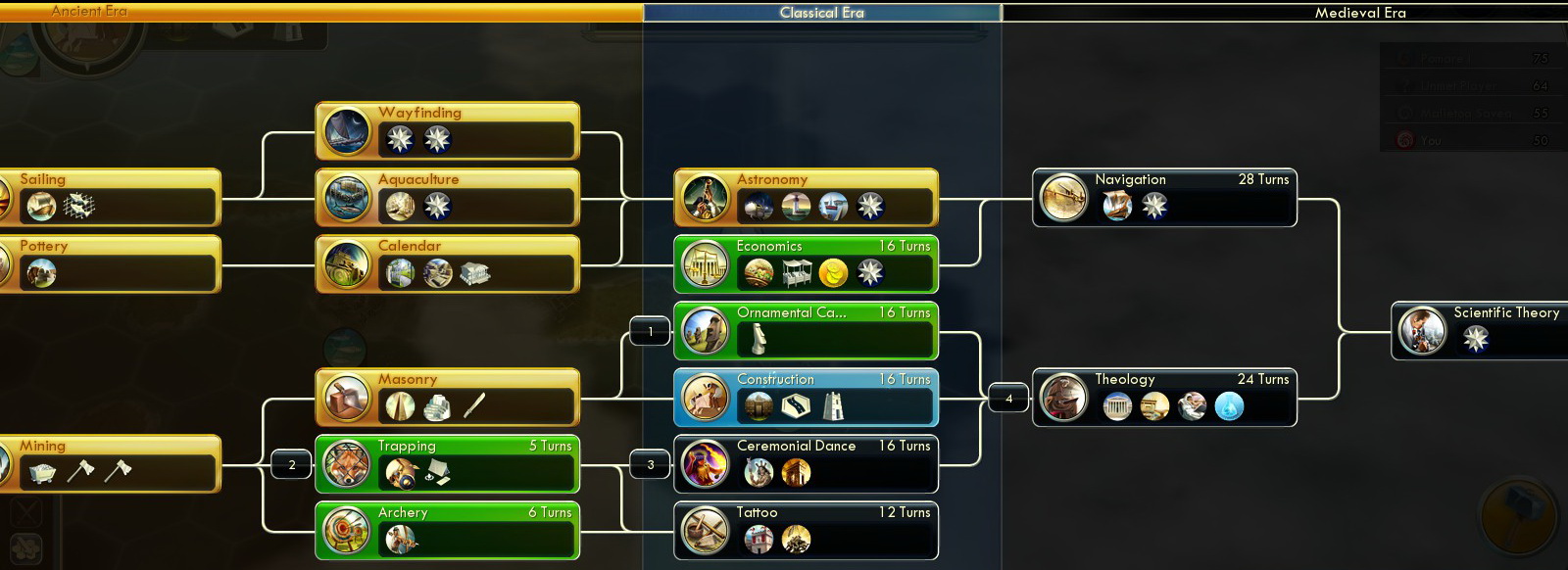This screenshot has height=570, width=1568.
Task: Click the Masonry technology box
Action: 447,397
